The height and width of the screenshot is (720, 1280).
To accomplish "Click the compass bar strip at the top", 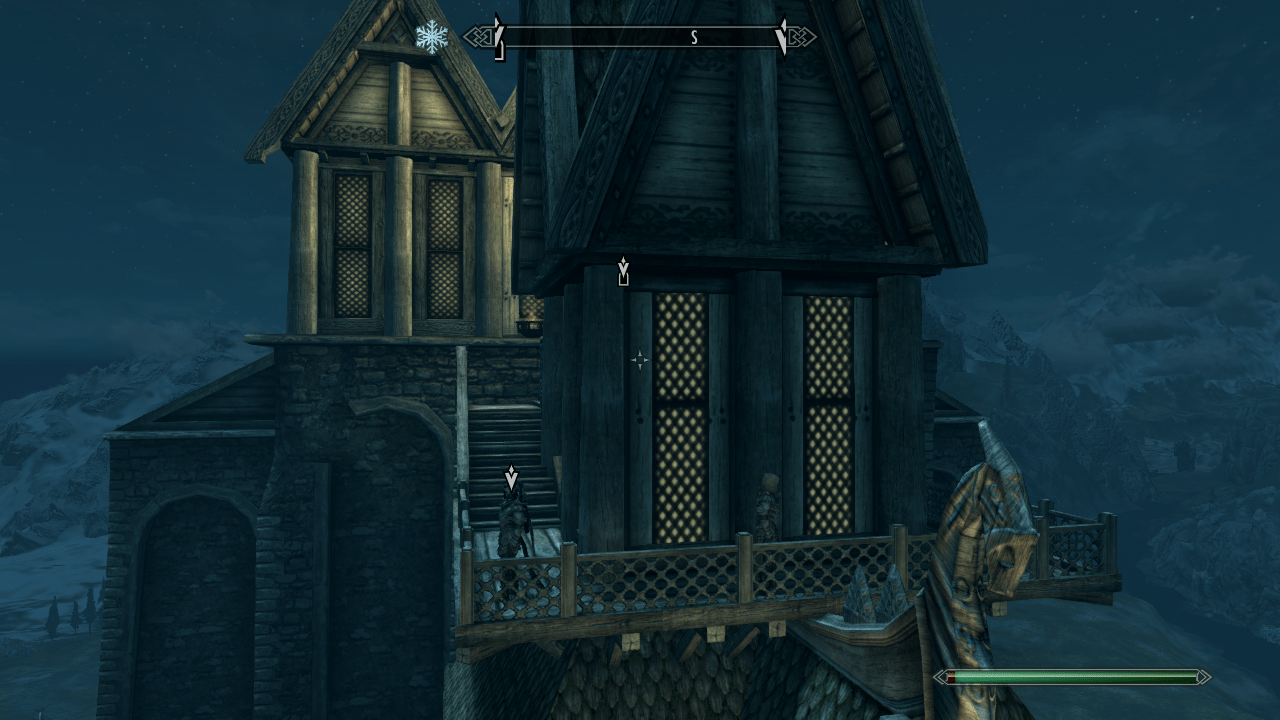I will (x=640, y=38).
